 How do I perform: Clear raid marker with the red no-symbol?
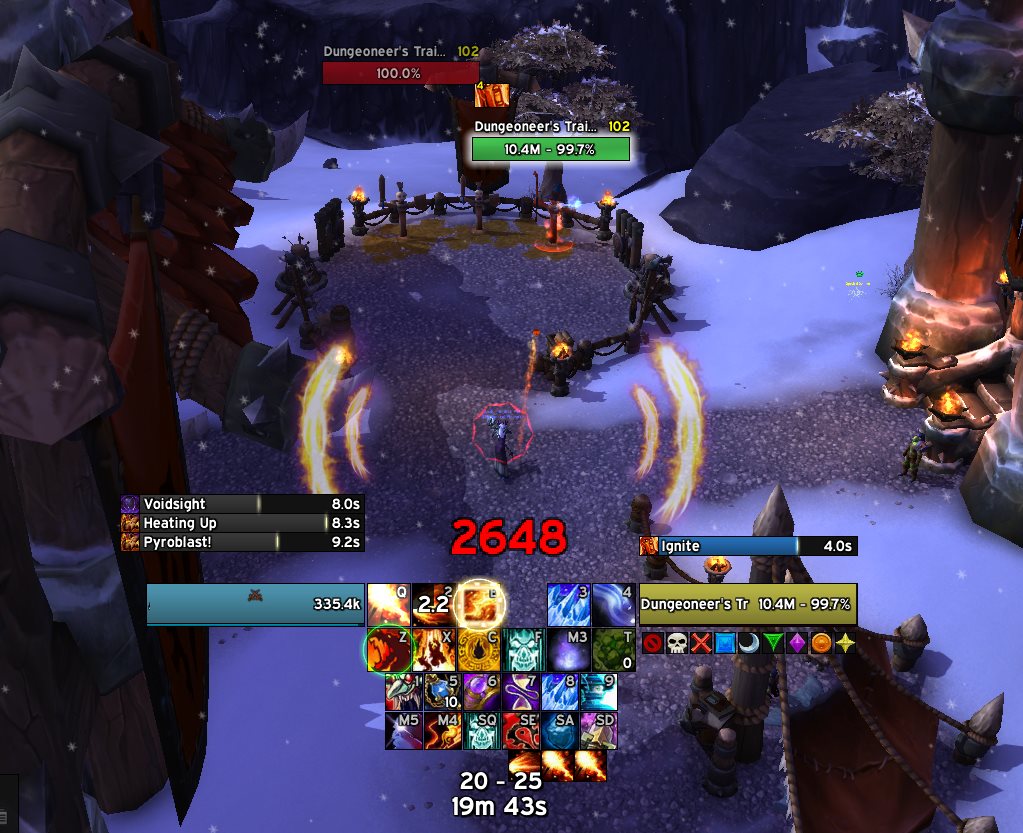point(652,643)
